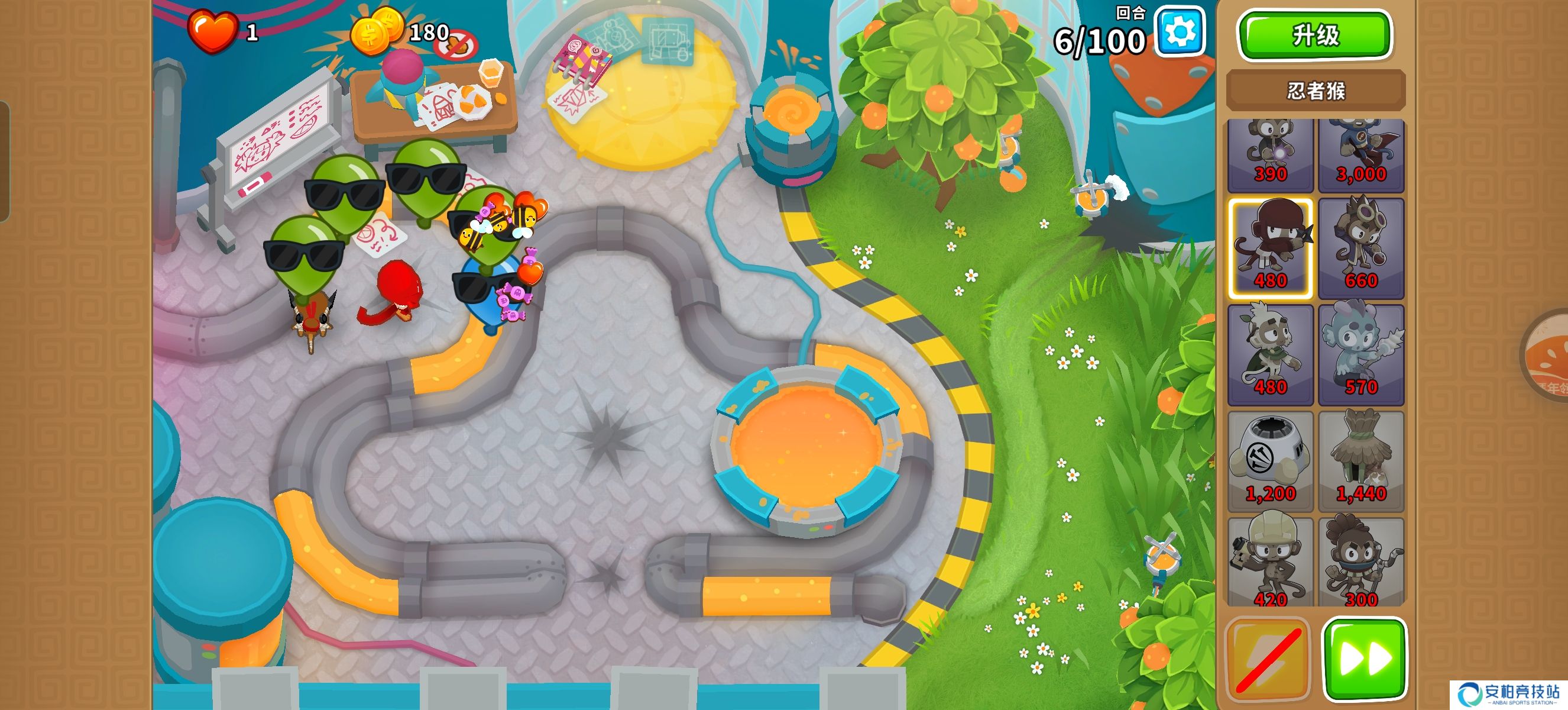Image resolution: width=1568 pixels, height=710 pixels.
Task: Toggle the green fast-forward button
Action: pos(1365,659)
